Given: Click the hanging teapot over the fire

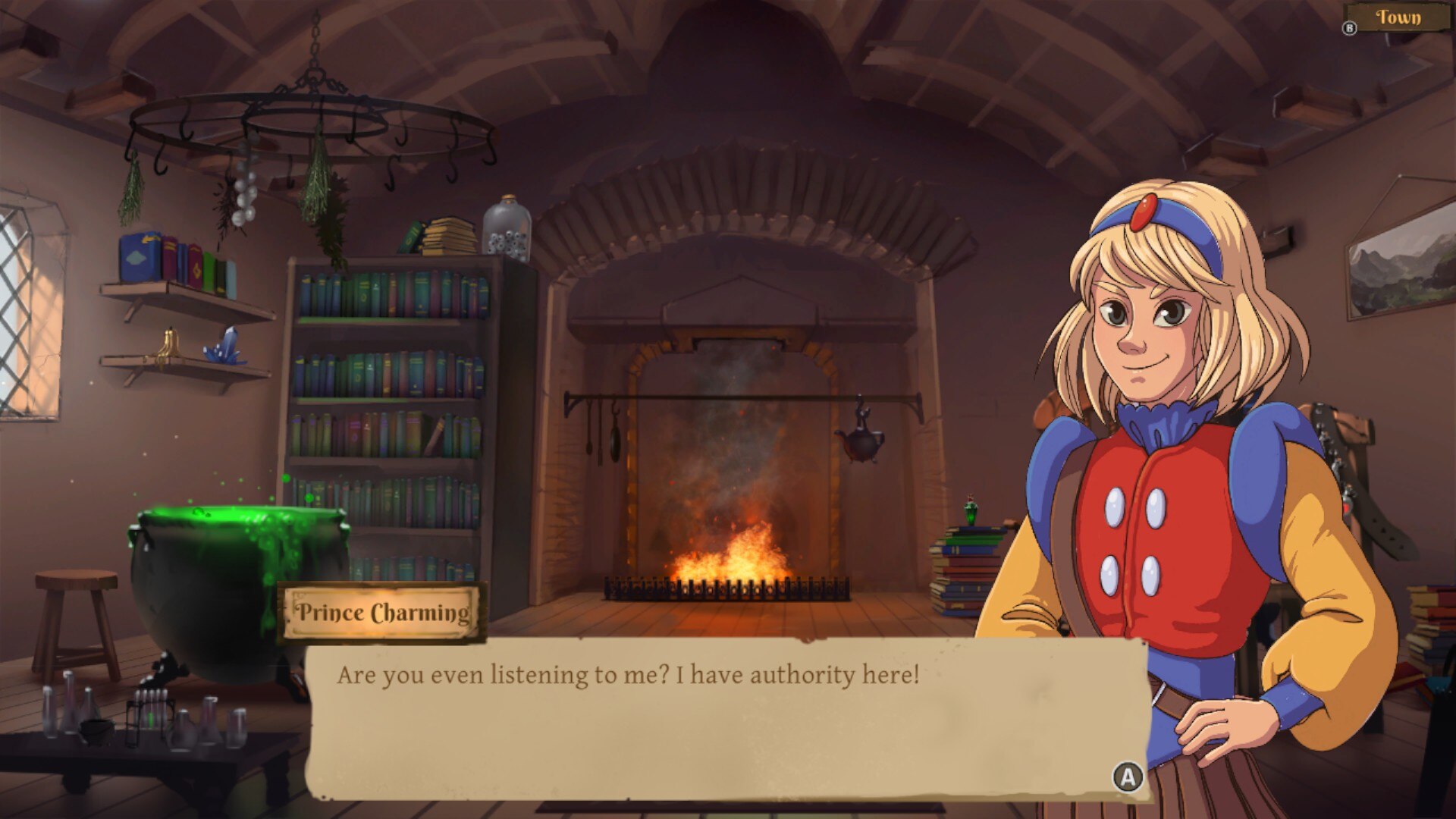Looking at the screenshot, I should tap(861, 444).
